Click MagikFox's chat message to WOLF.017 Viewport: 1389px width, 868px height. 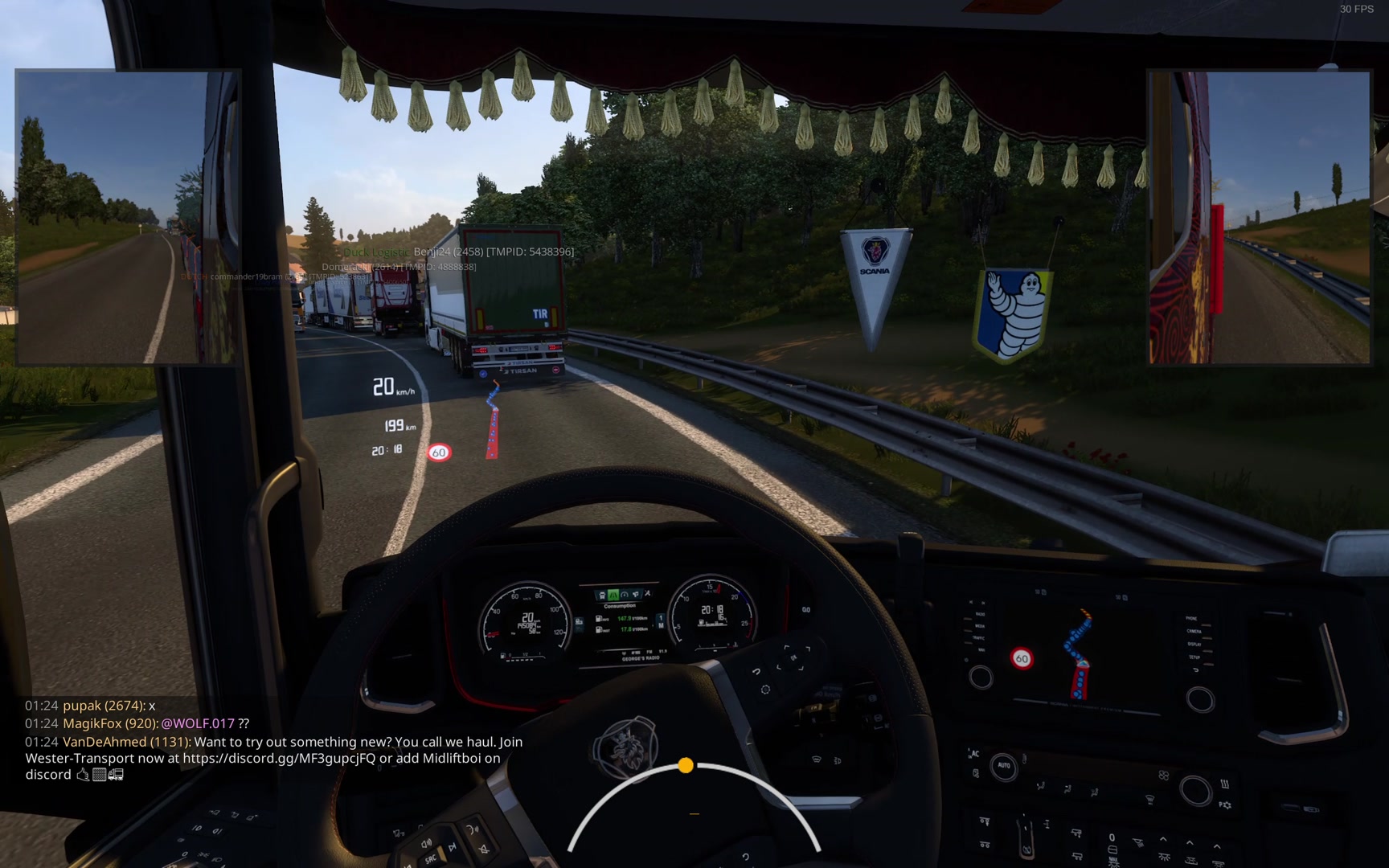coord(156,723)
